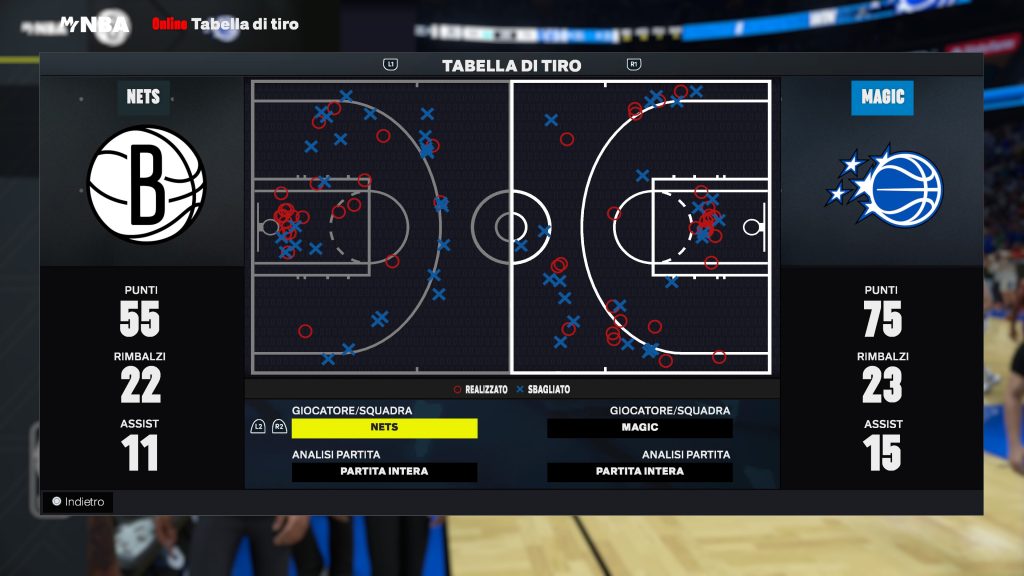Change the Magic's Partita Intera game analysis option
The width and height of the screenshot is (1024, 576).
[x=640, y=472]
